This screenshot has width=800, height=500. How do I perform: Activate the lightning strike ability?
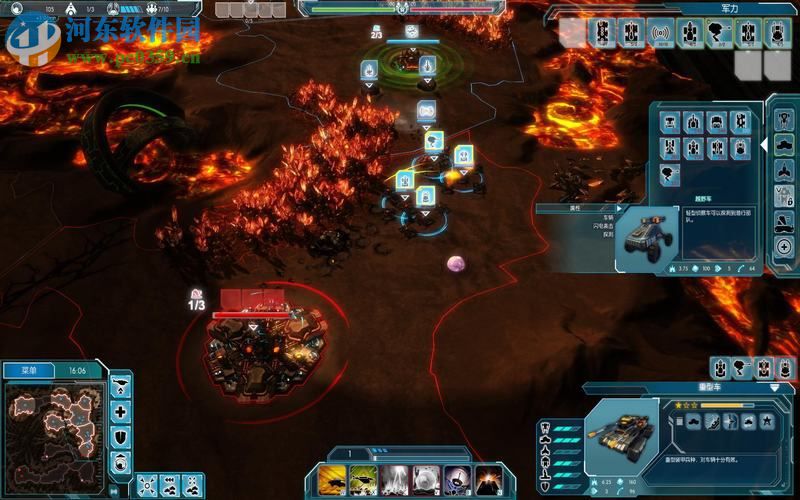point(395,479)
